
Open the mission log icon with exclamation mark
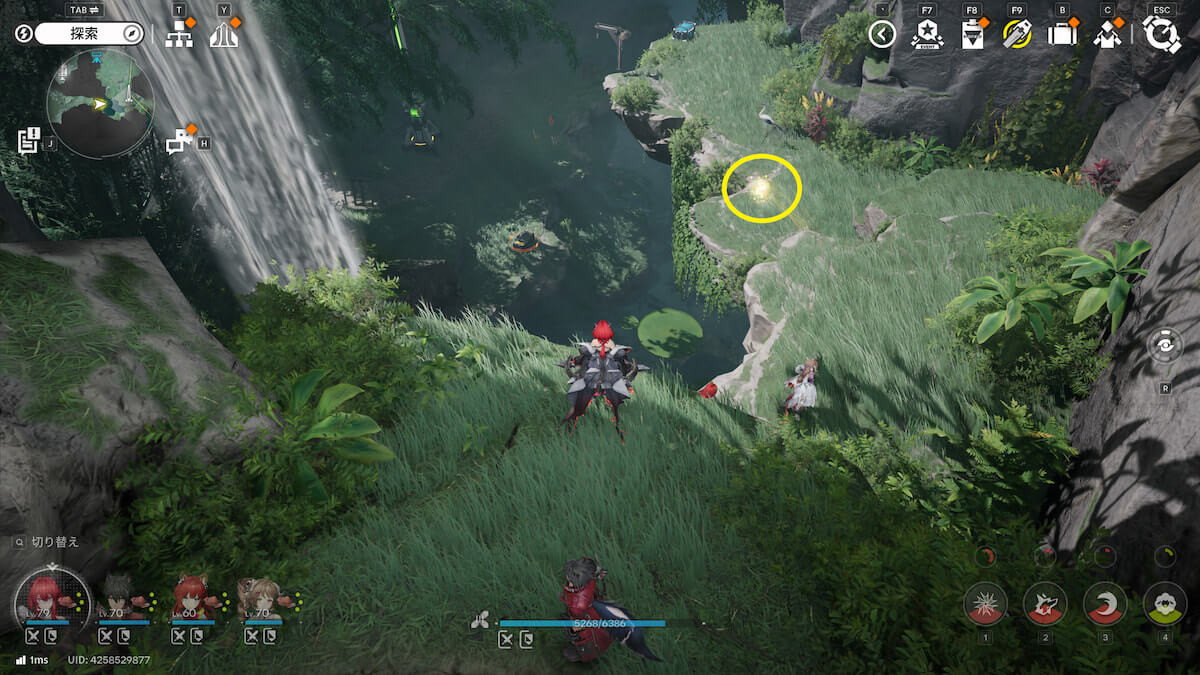pos(28,141)
